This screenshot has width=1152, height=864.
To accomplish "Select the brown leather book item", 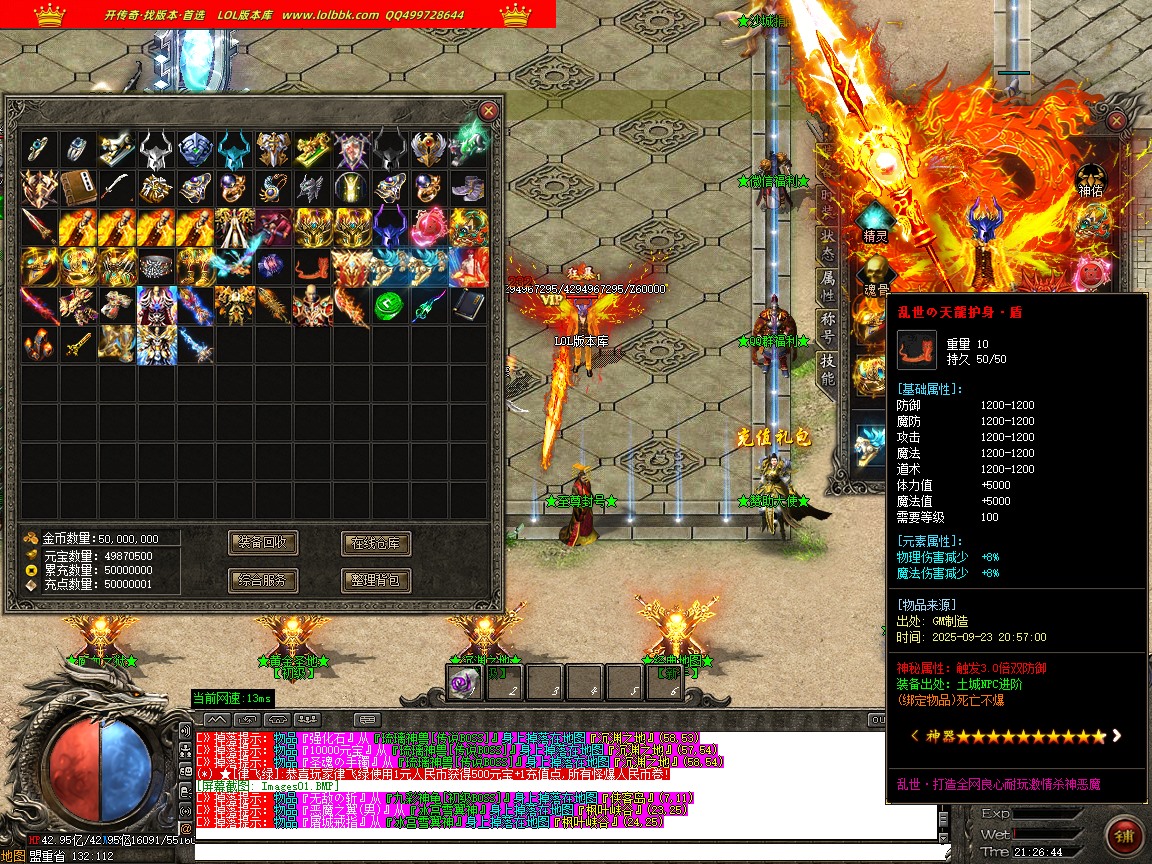I will tap(78, 188).
